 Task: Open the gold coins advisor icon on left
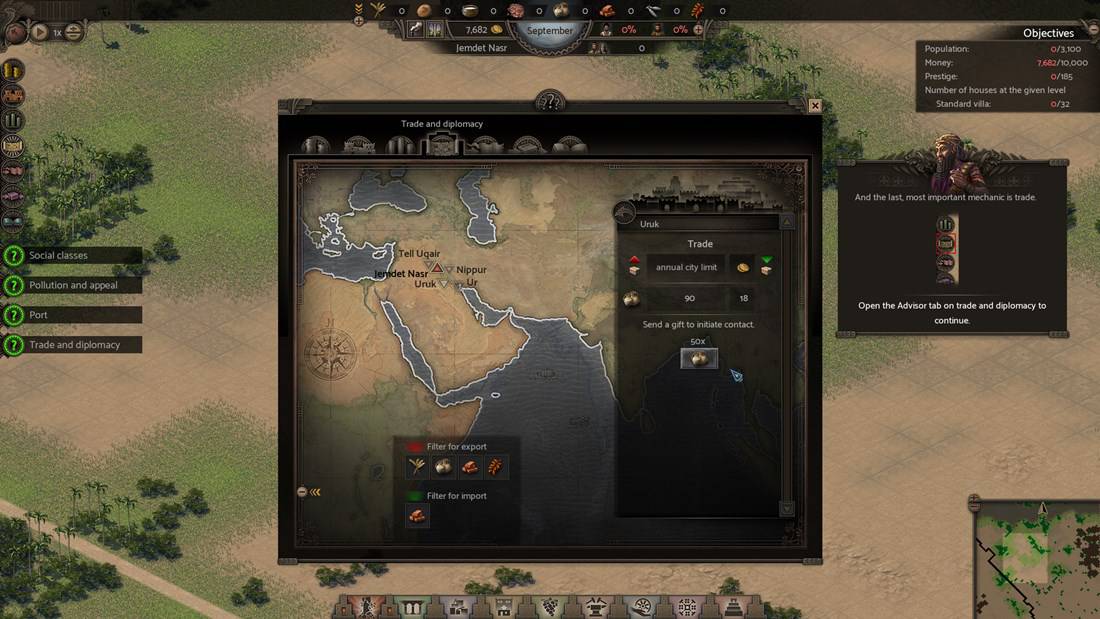tap(13, 71)
